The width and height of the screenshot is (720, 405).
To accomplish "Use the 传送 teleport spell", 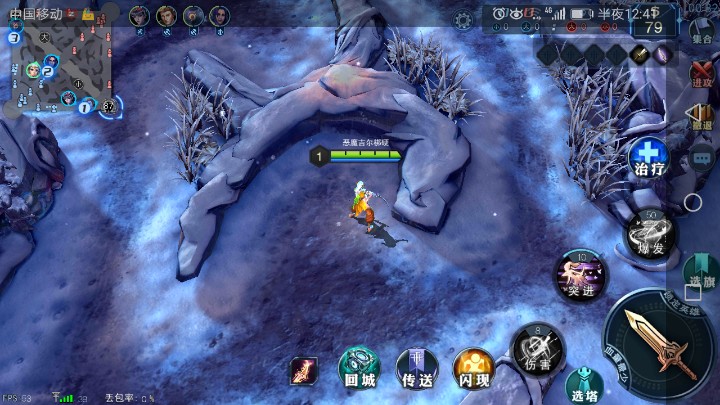I will tap(416, 368).
